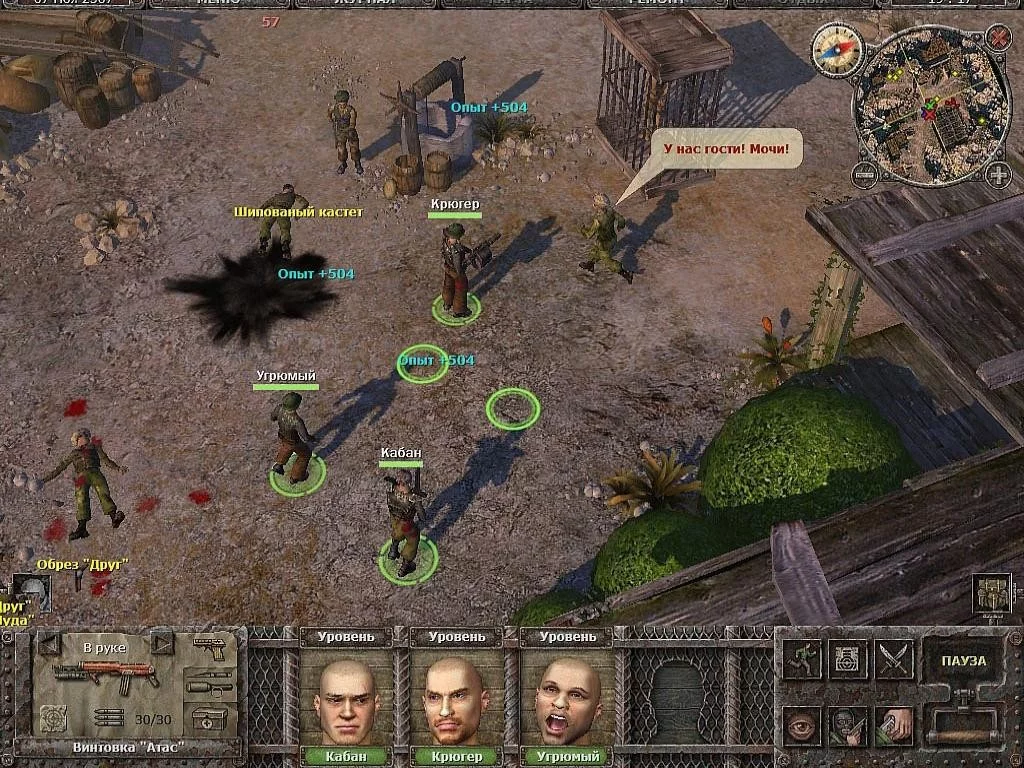Click the crossed knives icon
1024x768 pixels.
(894, 659)
